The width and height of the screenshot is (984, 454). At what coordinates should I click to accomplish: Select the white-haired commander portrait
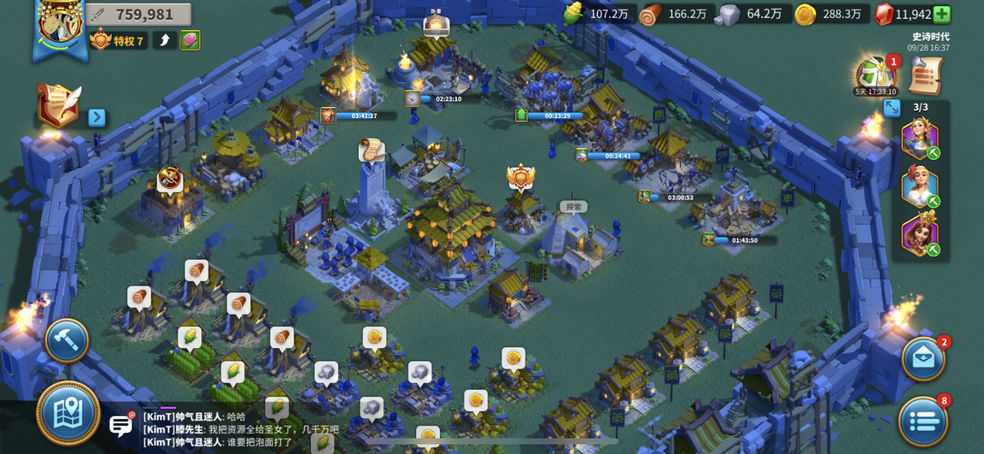coord(920,185)
